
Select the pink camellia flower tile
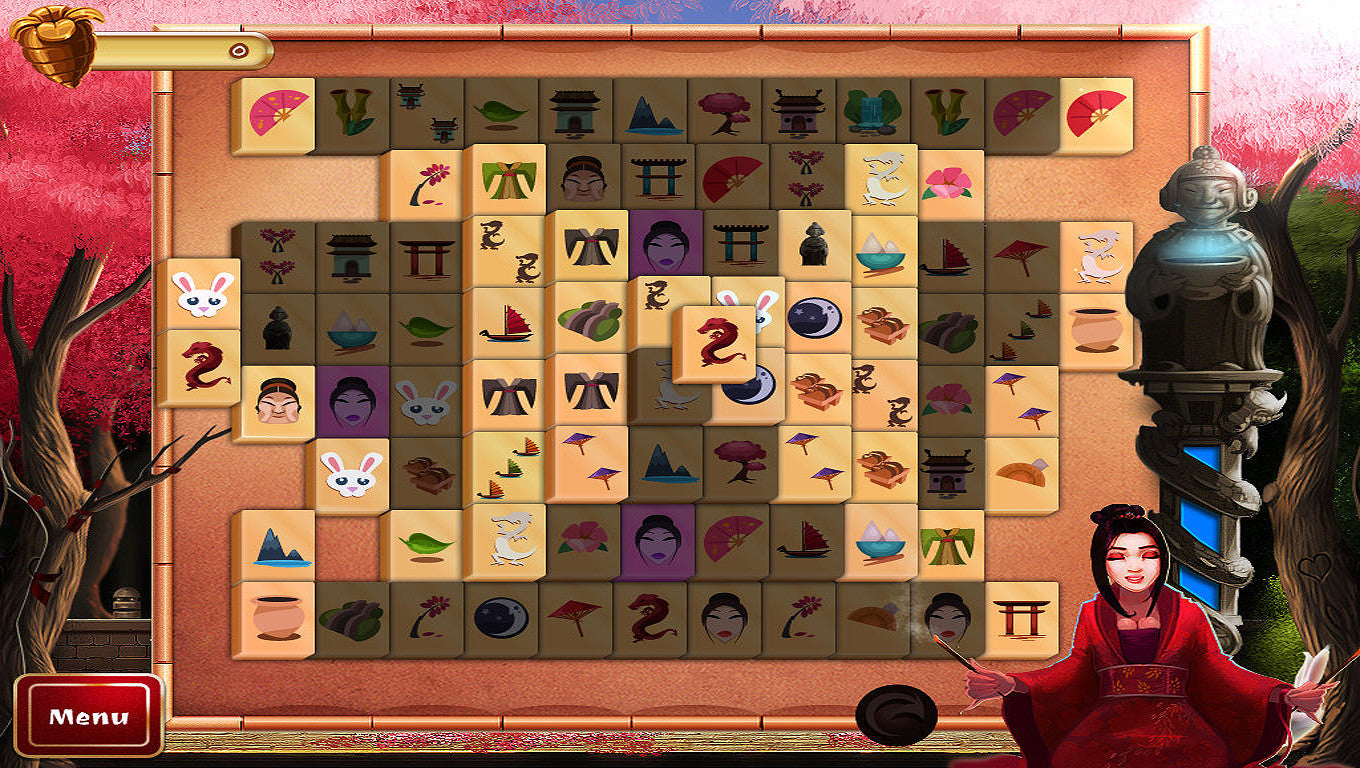pos(948,181)
